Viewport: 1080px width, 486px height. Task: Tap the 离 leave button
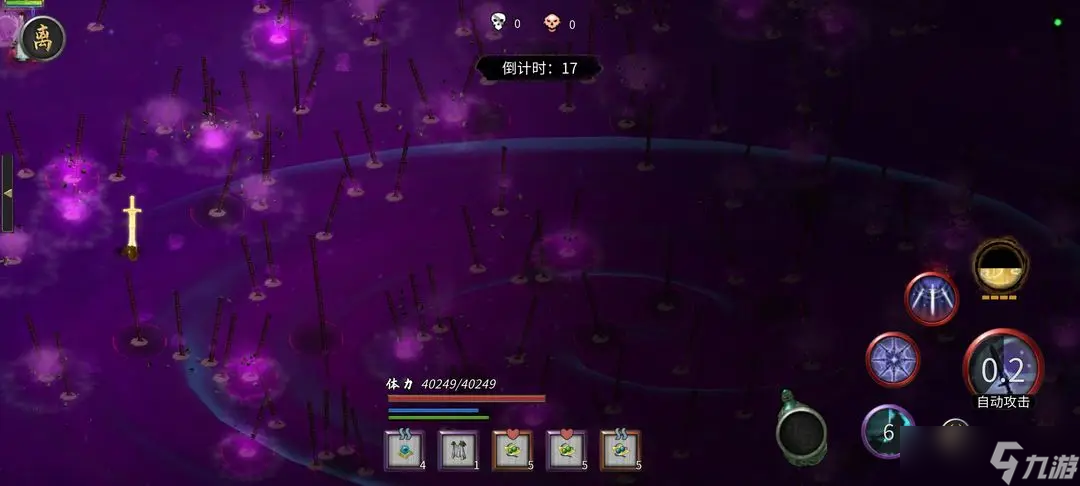(42, 39)
